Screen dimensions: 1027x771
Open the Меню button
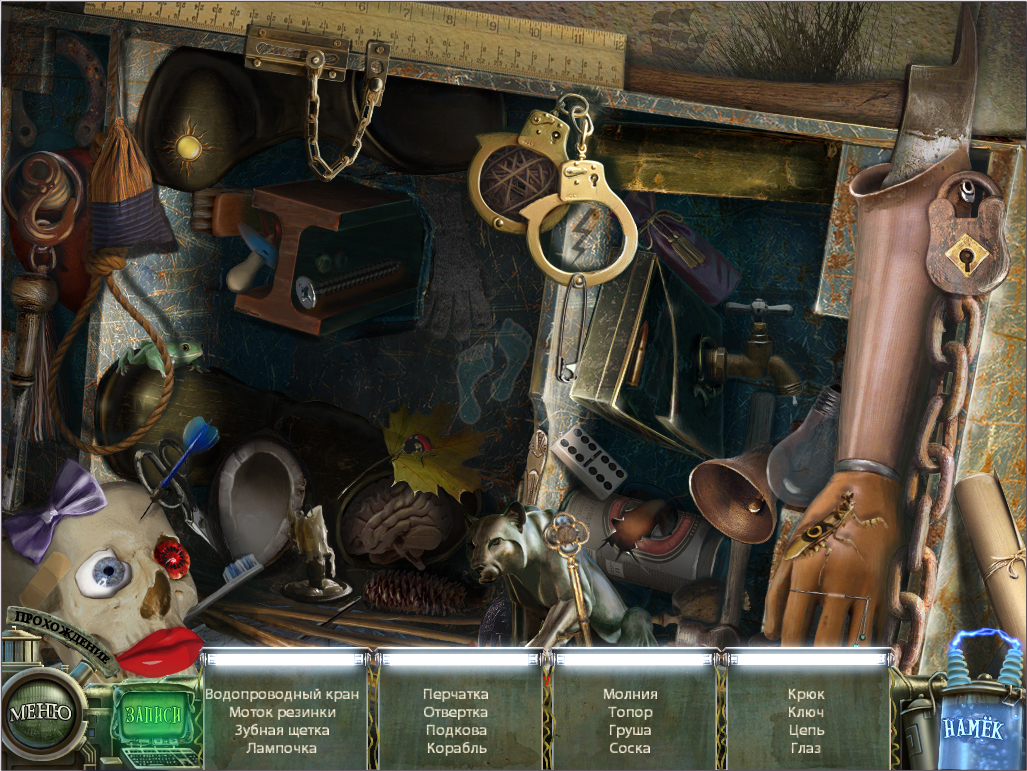point(41,713)
